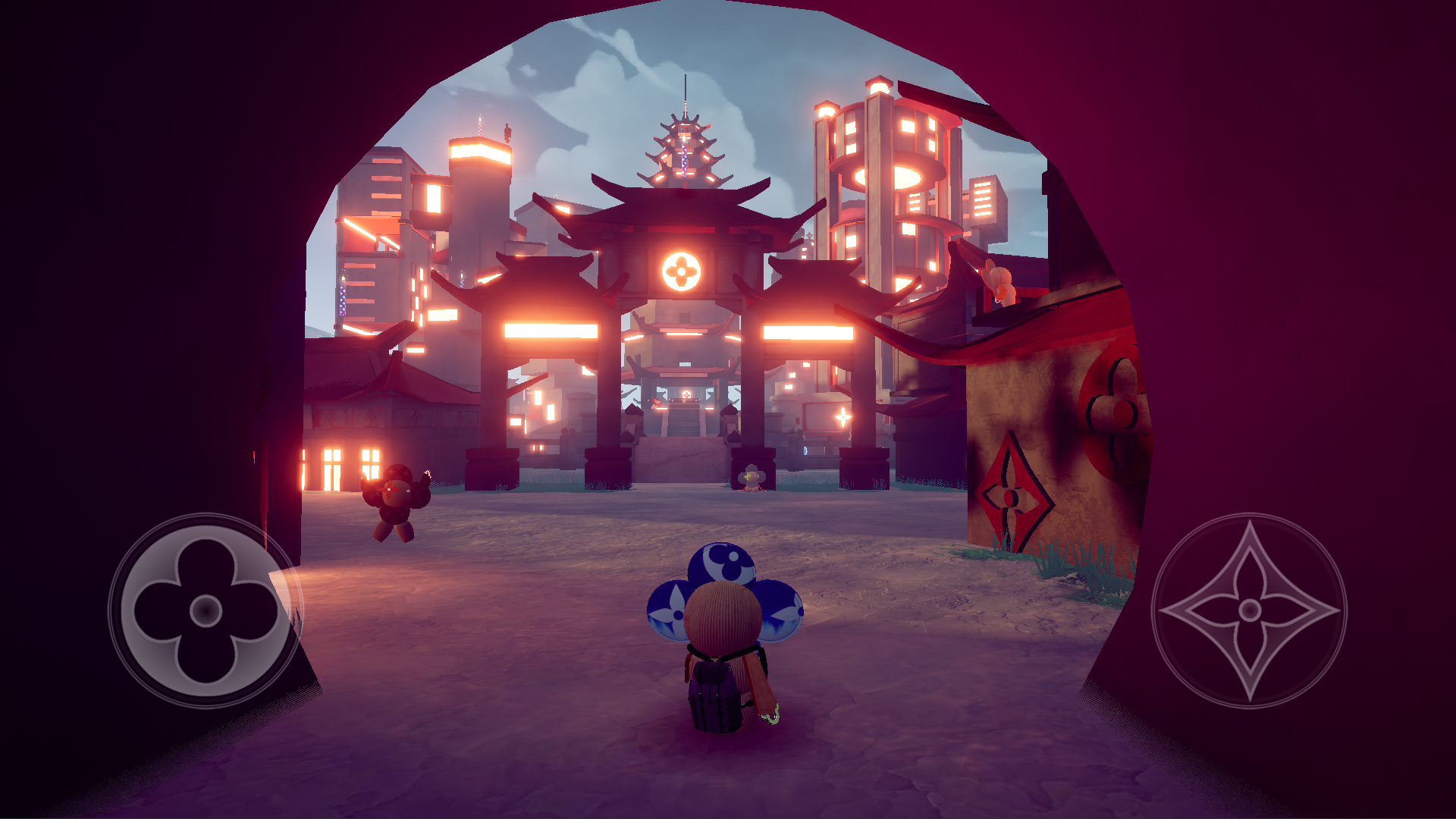The width and height of the screenshot is (1456, 819).
Task: Click the character standing on the right rooftop
Action: (x=998, y=281)
